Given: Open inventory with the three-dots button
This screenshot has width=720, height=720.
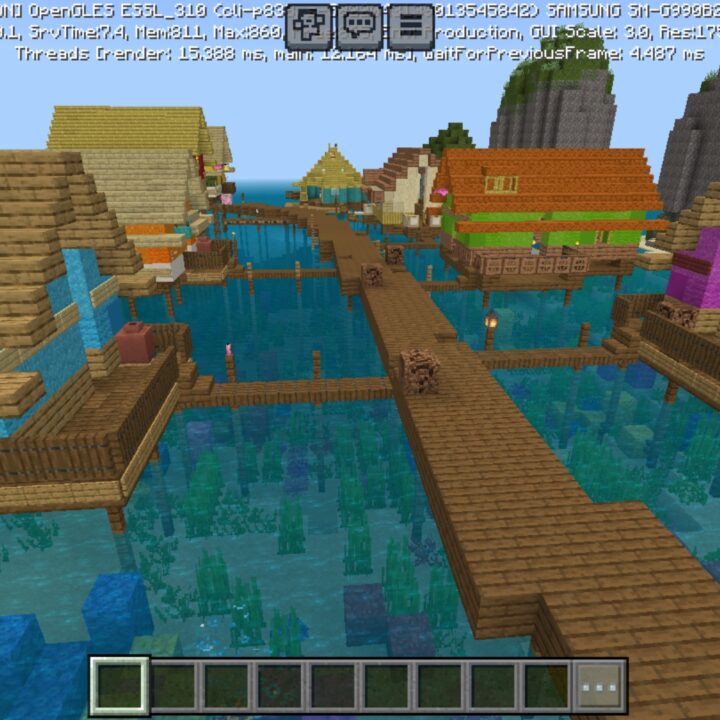Looking at the screenshot, I should 600,686.
